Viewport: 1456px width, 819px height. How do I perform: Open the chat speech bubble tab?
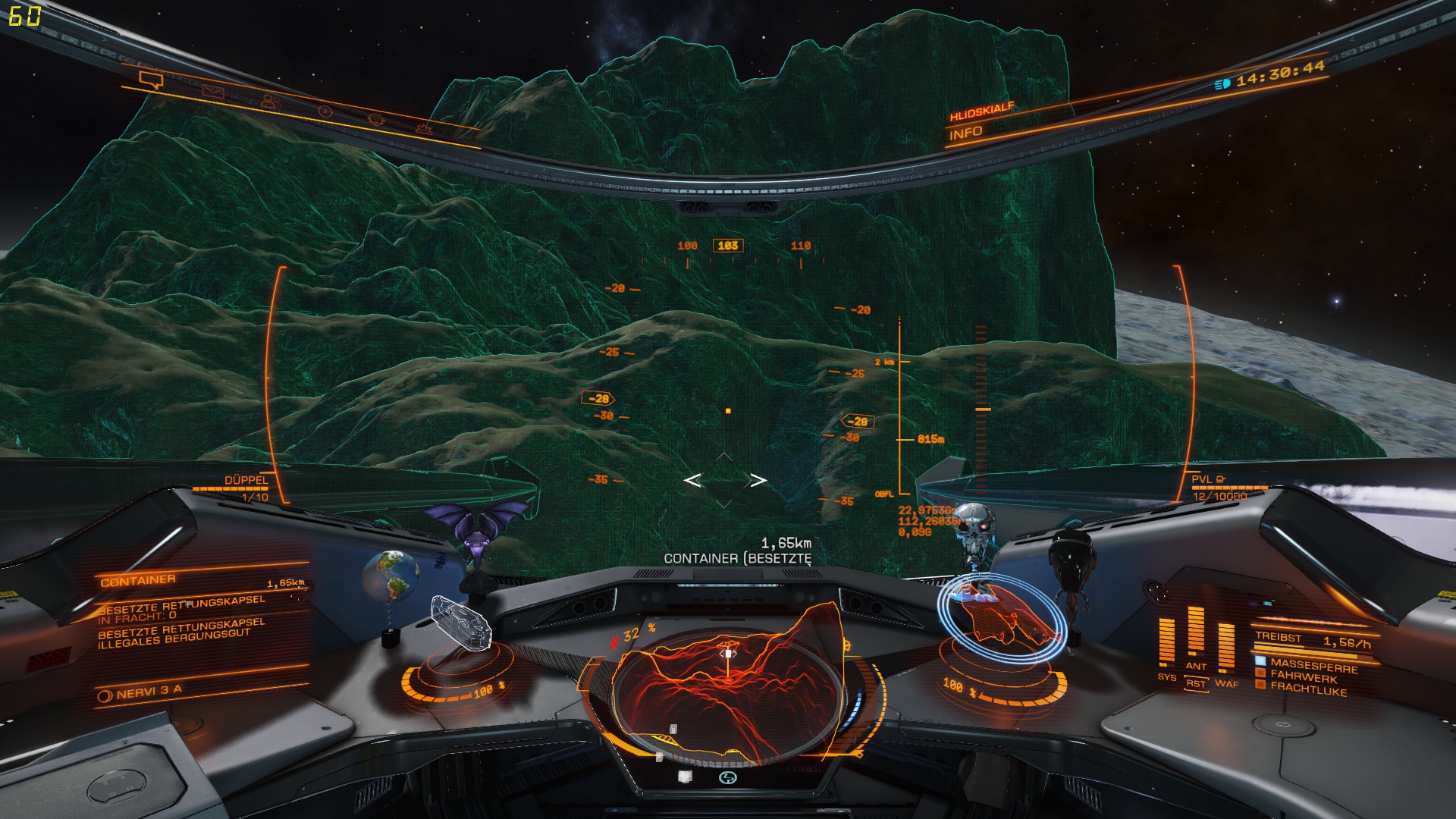(151, 80)
